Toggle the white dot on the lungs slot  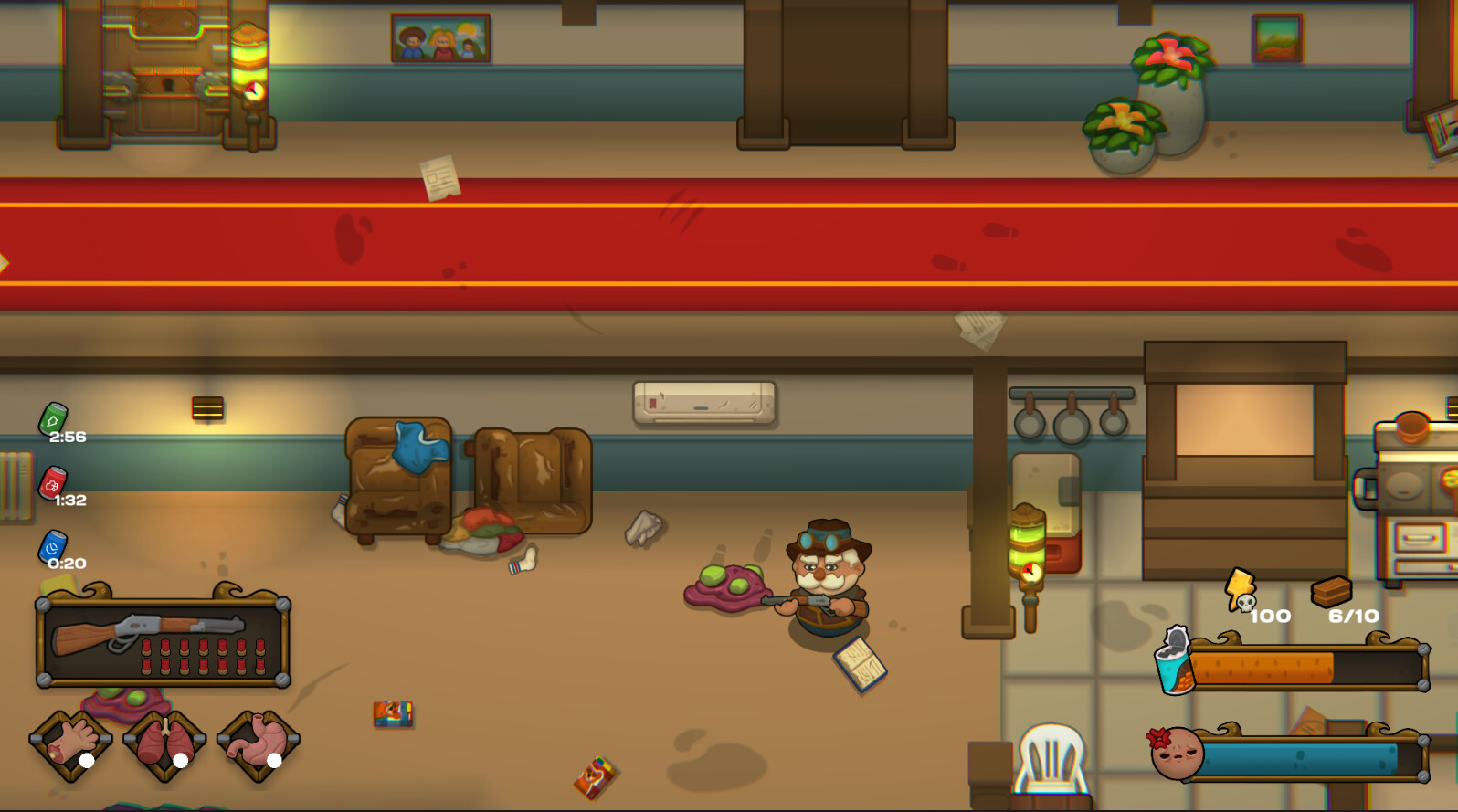pyautogui.click(x=182, y=759)
